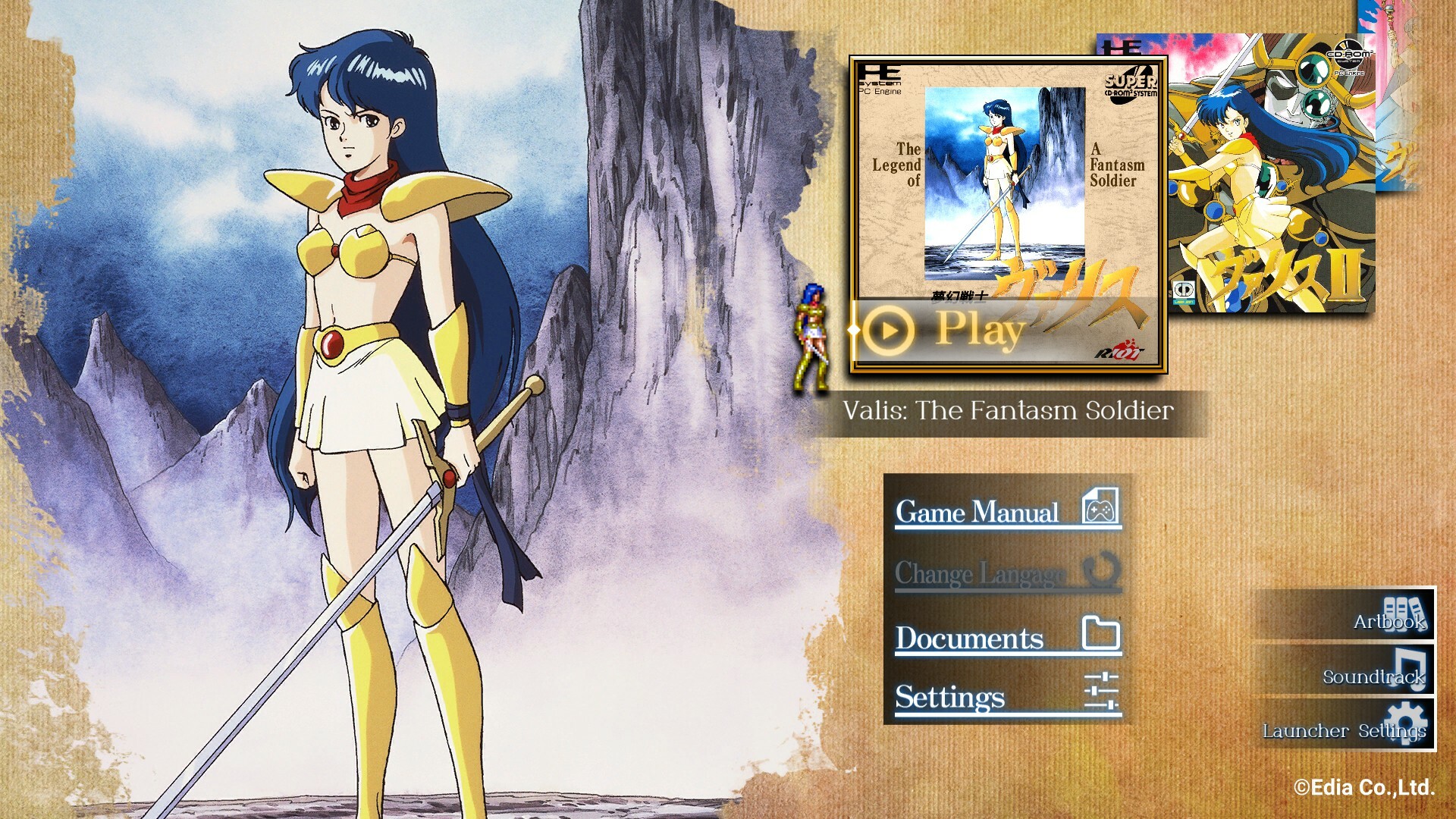Open the Soundtrack player
Image resolution: width=1456 pixels, height=819 pixels.
click(1348, 670)
